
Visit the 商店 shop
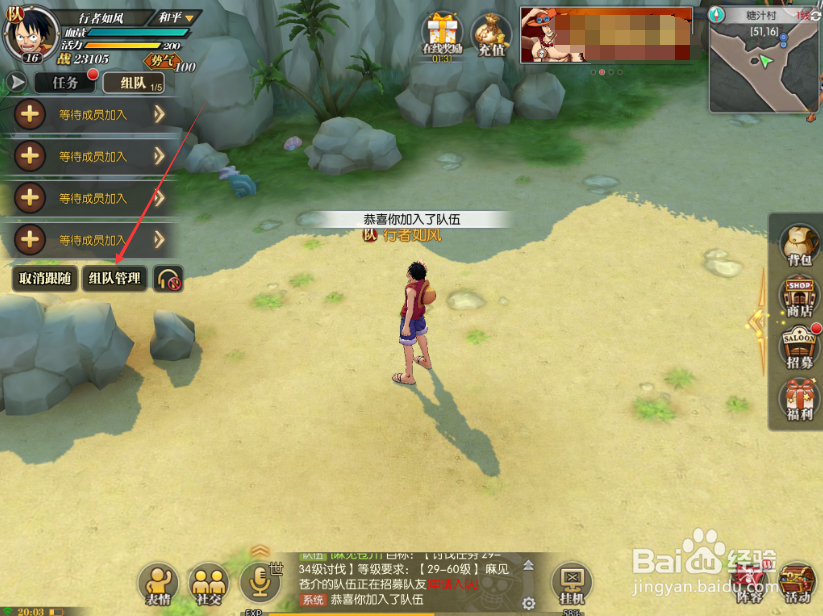tap(799, 297)
